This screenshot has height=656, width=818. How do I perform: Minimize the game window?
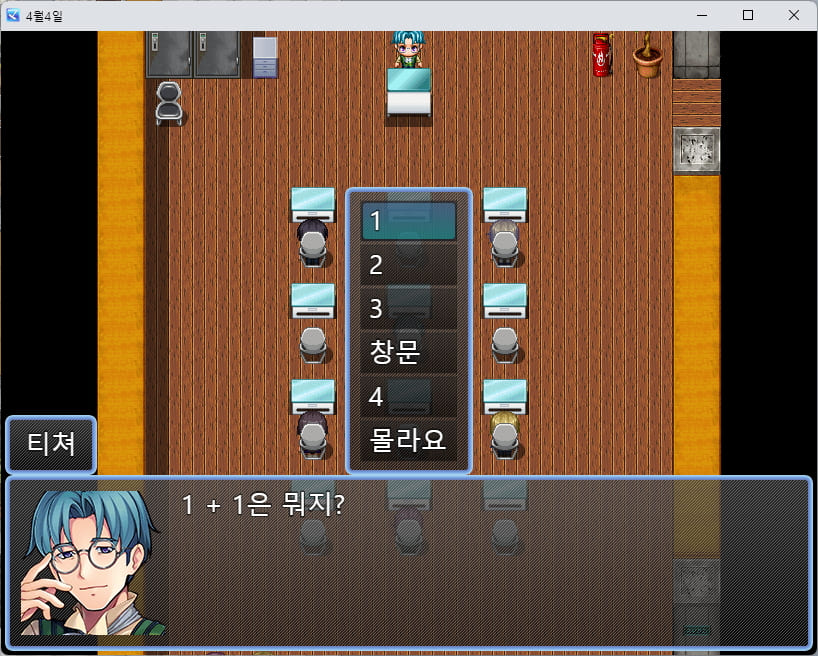click(x=702, y=15)
